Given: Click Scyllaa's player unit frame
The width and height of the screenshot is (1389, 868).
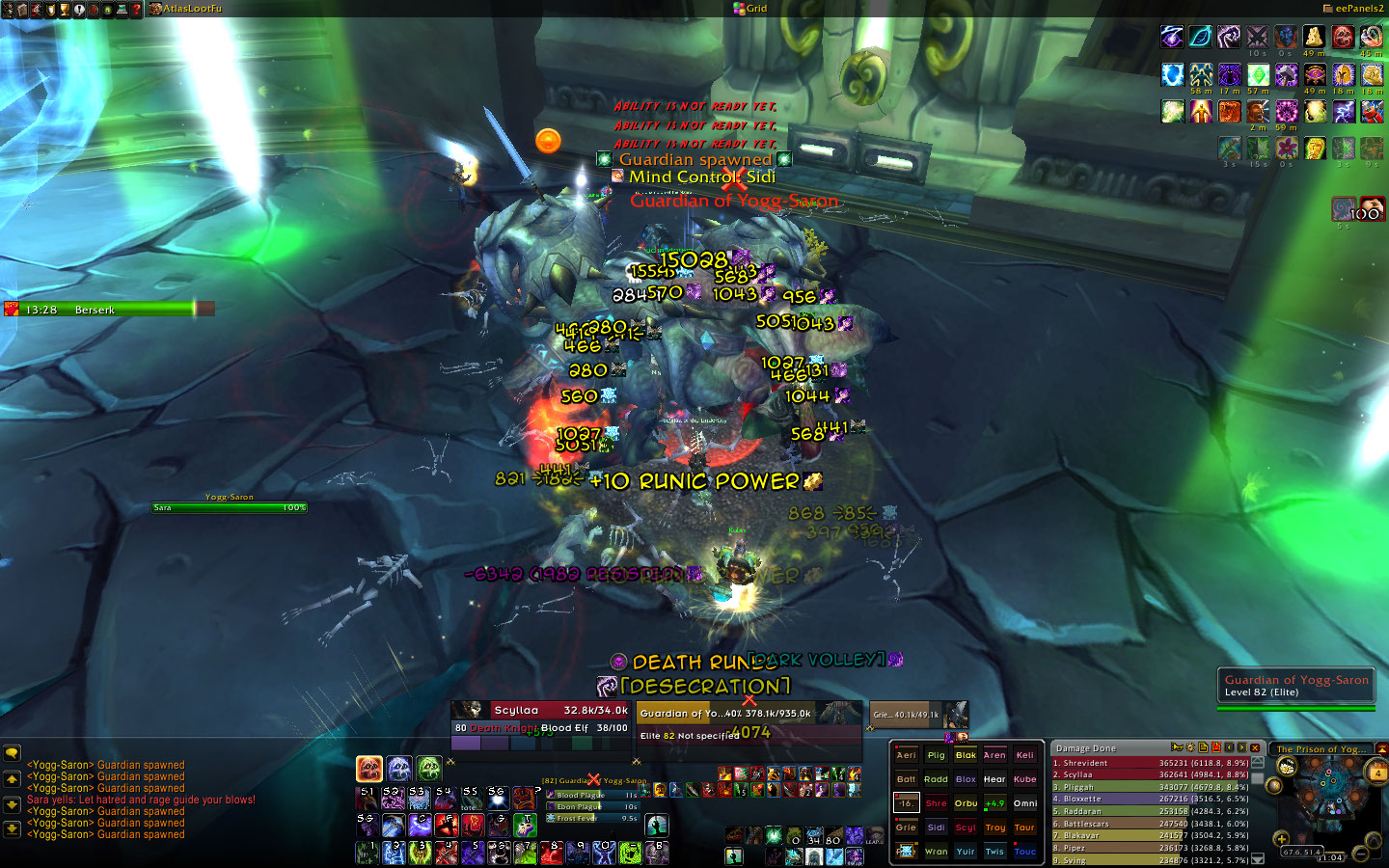Looking at the screenshot, I should 541,719.
